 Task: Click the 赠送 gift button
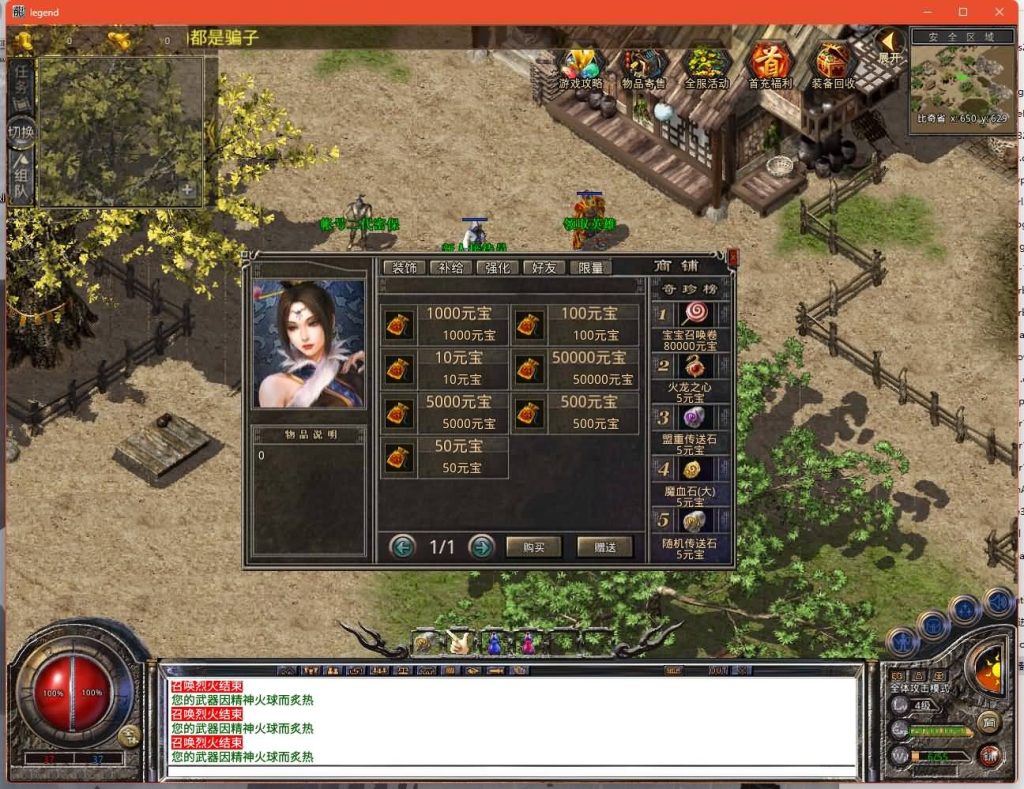click(x=604, y=547)
